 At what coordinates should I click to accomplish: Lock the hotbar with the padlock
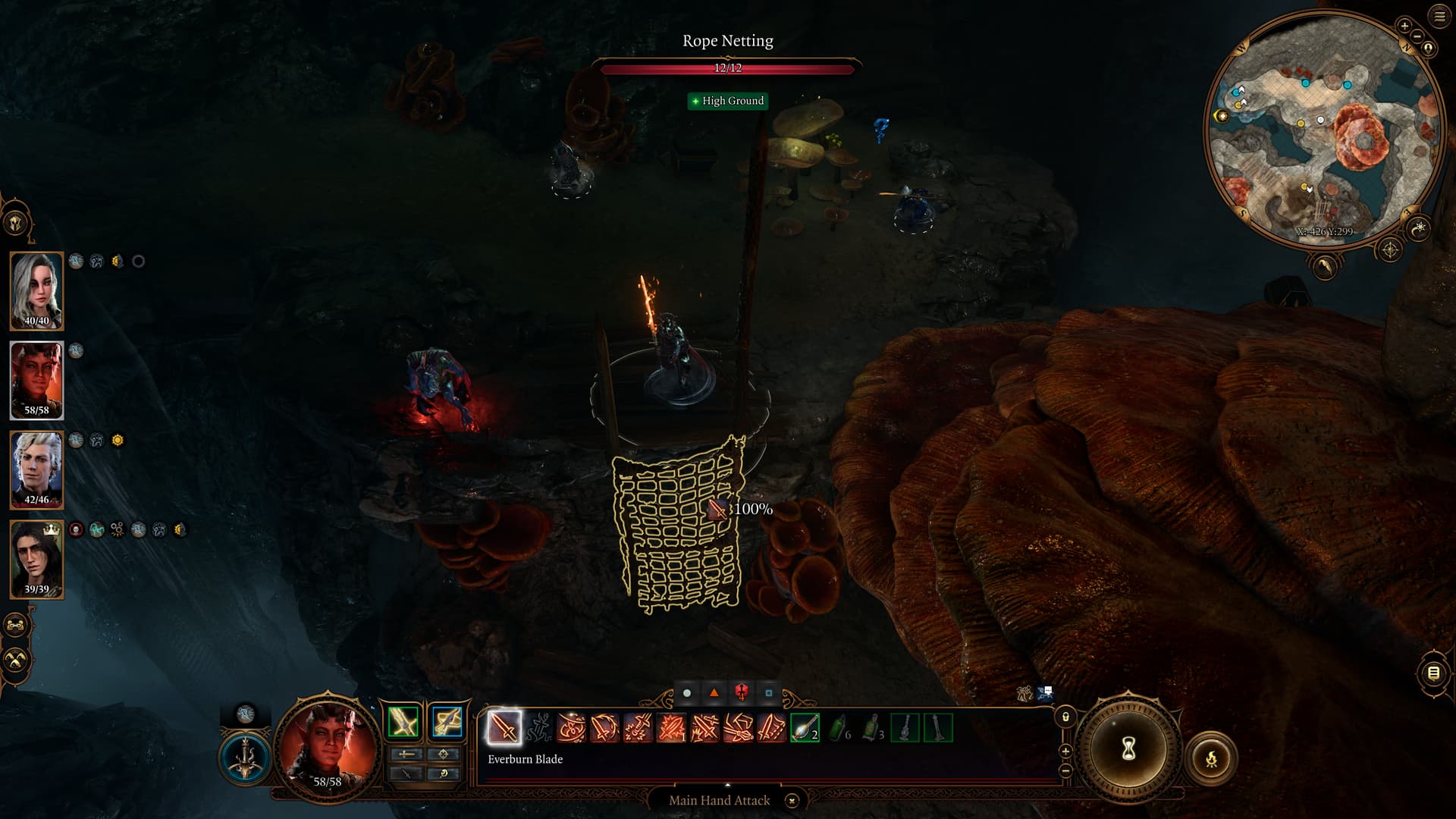pos(1065,717)
